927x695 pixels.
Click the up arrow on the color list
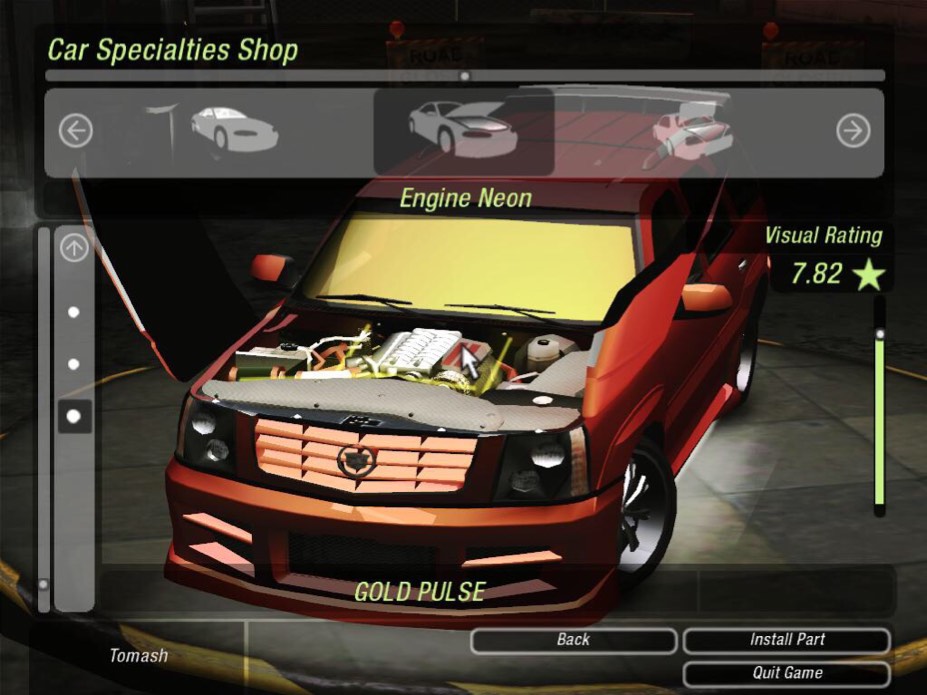tap(74, 247)
